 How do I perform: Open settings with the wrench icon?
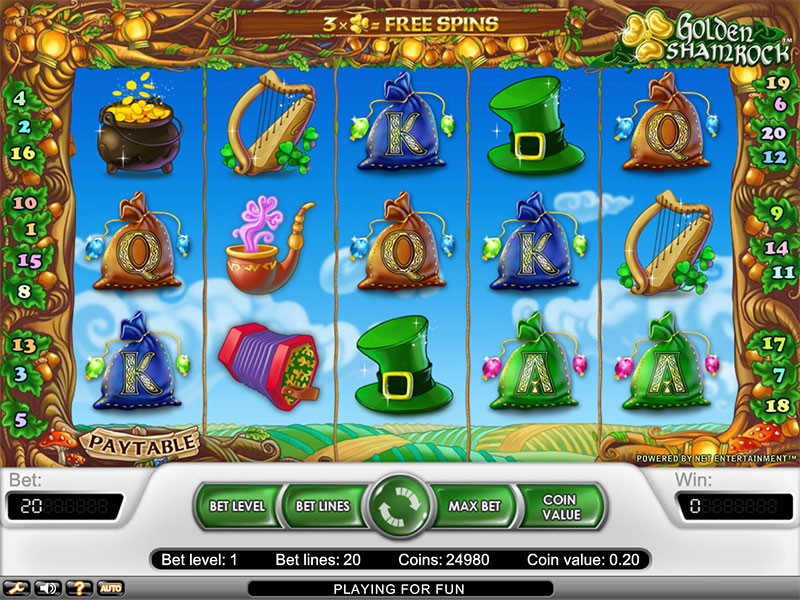(x=17, y=587)
